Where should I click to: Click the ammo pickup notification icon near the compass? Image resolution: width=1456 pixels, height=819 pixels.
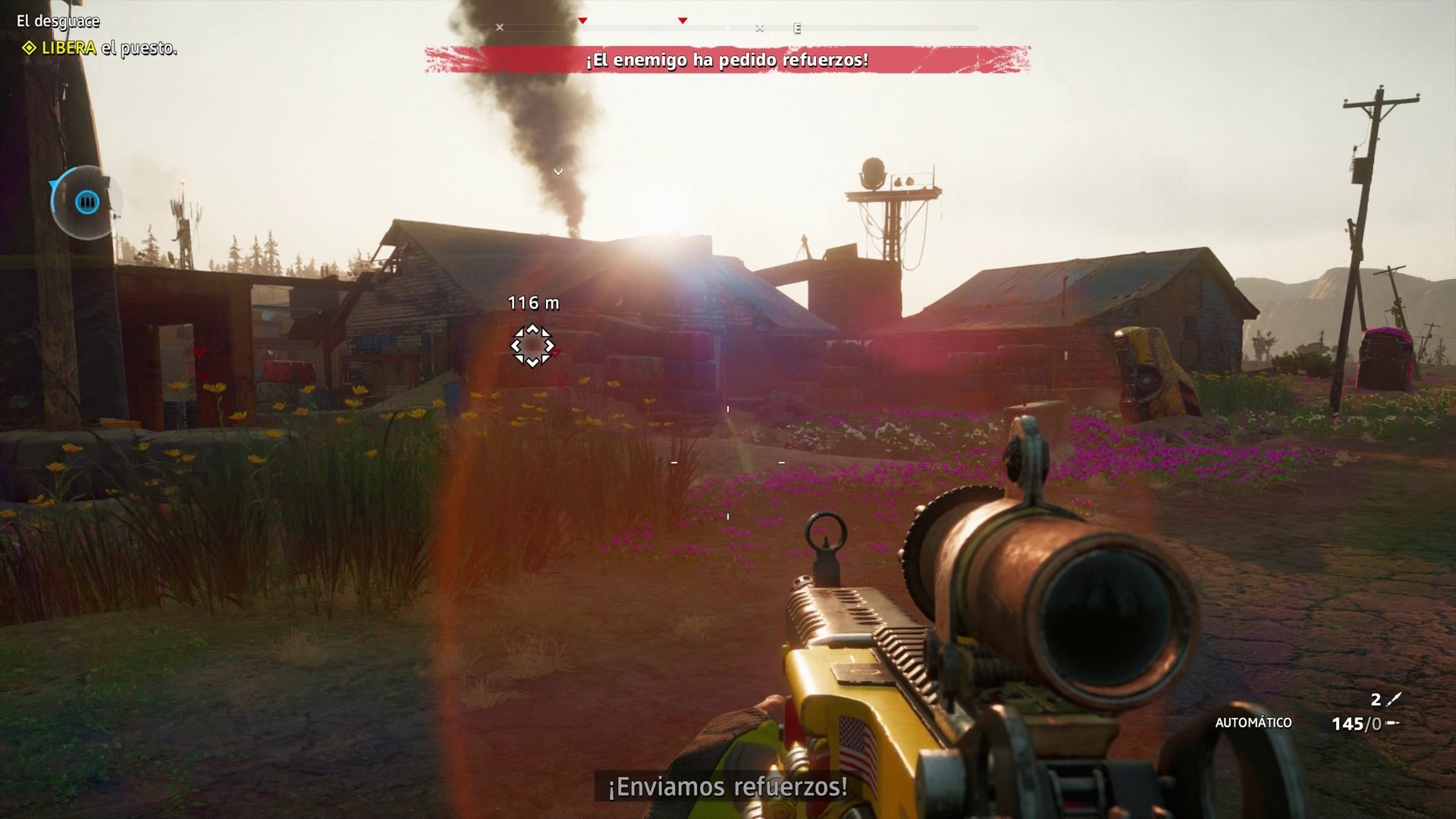point(87,202)
